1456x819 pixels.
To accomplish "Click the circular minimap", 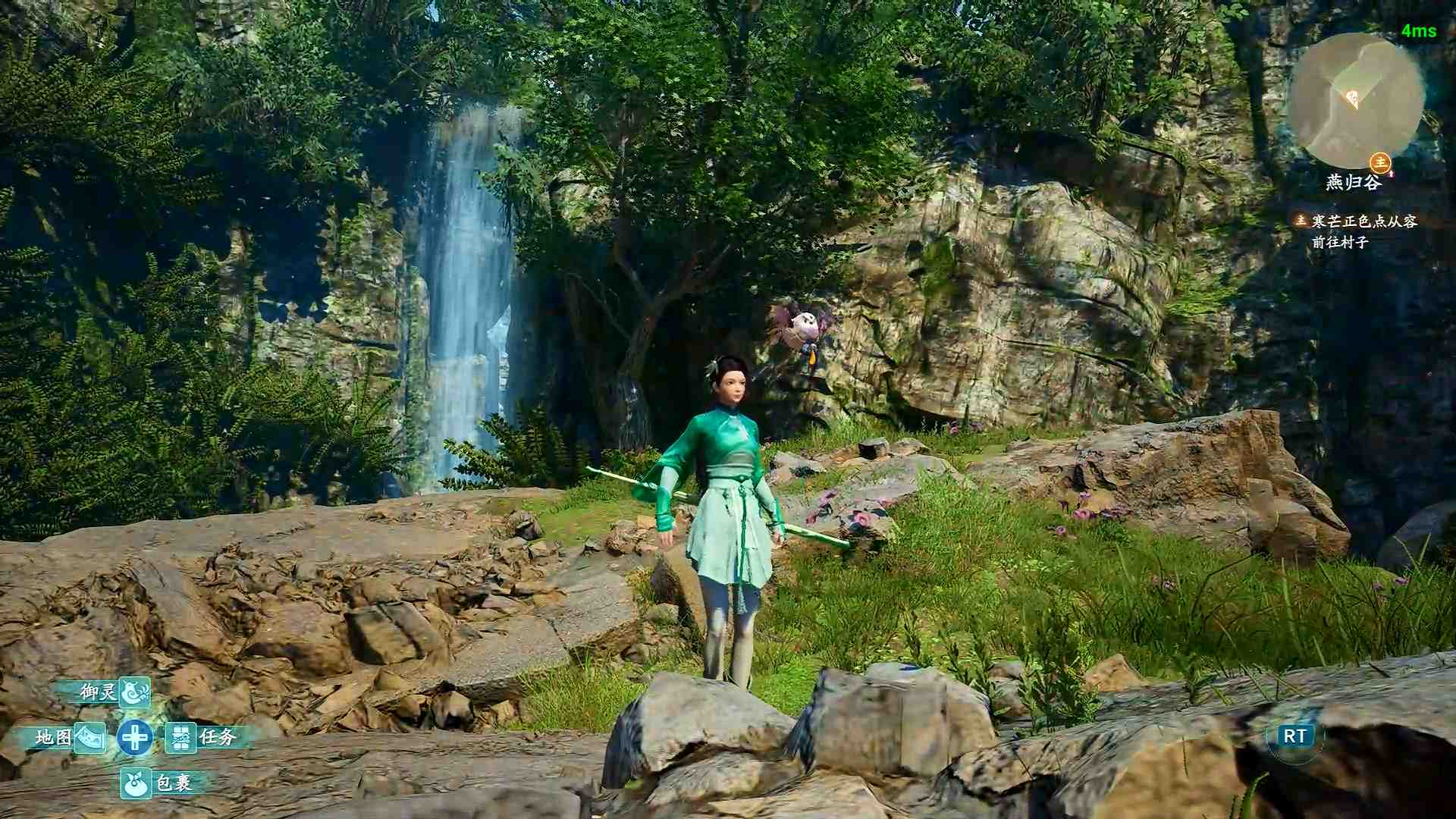I will point(1357,100).
